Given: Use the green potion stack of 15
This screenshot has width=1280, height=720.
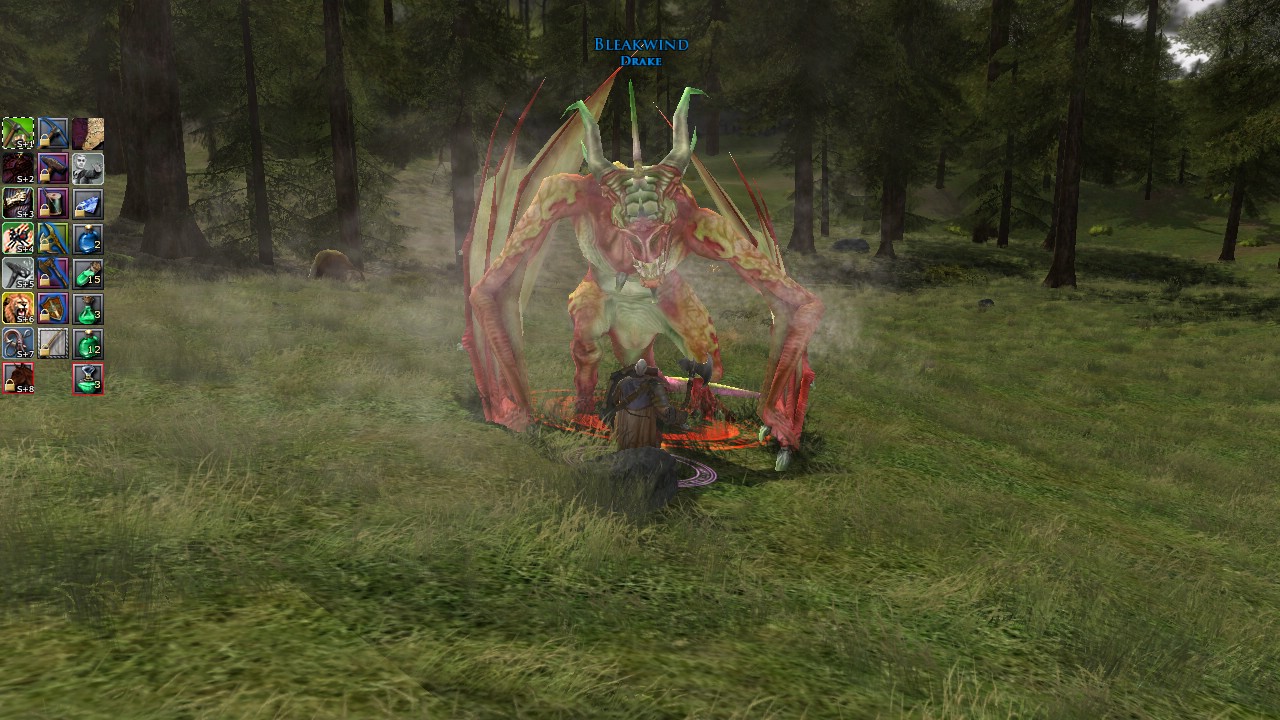Looking at the screenshot, I should pyautogui.click(x=88, y=273).
